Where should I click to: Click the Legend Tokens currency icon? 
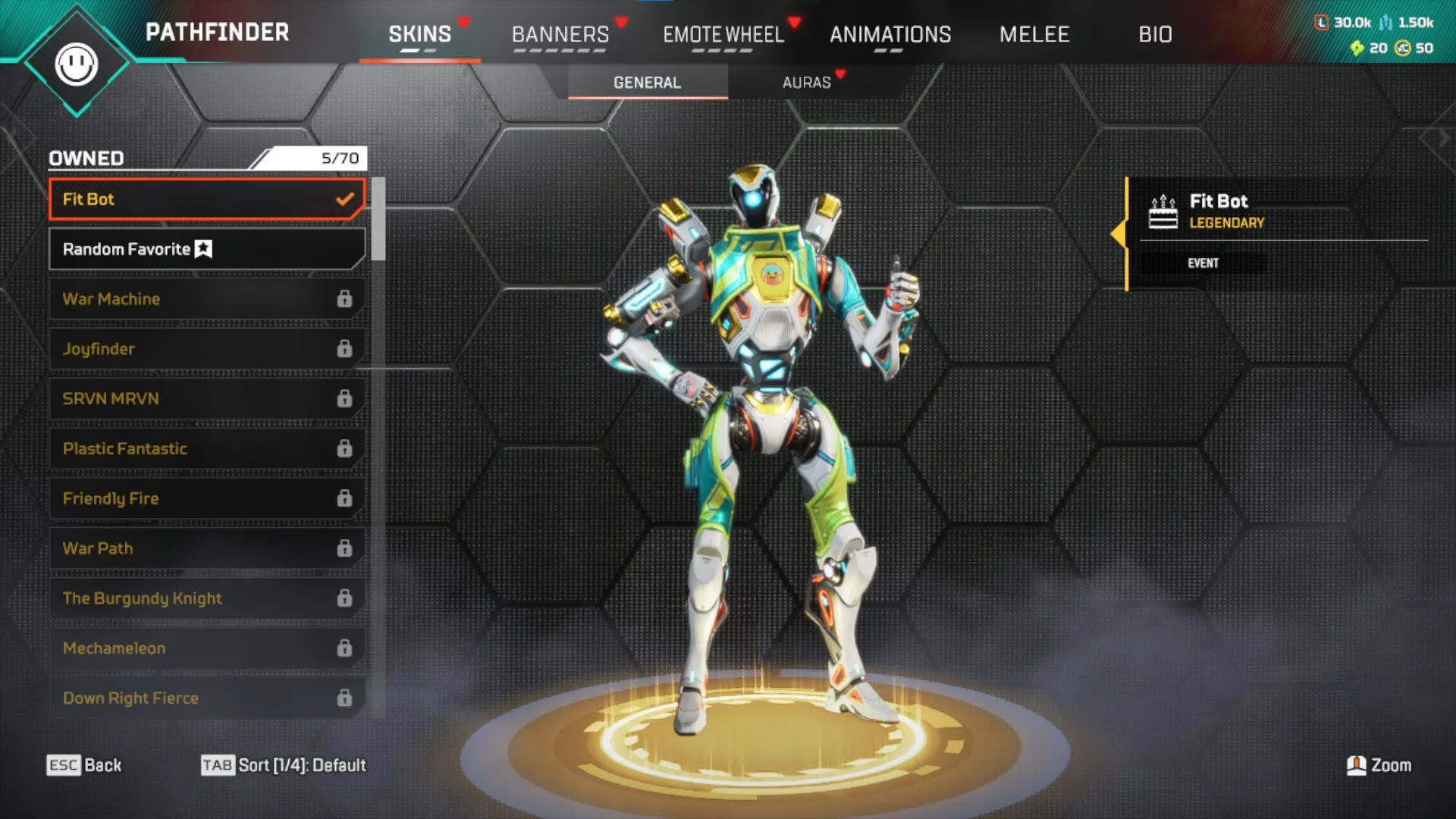1319,23
